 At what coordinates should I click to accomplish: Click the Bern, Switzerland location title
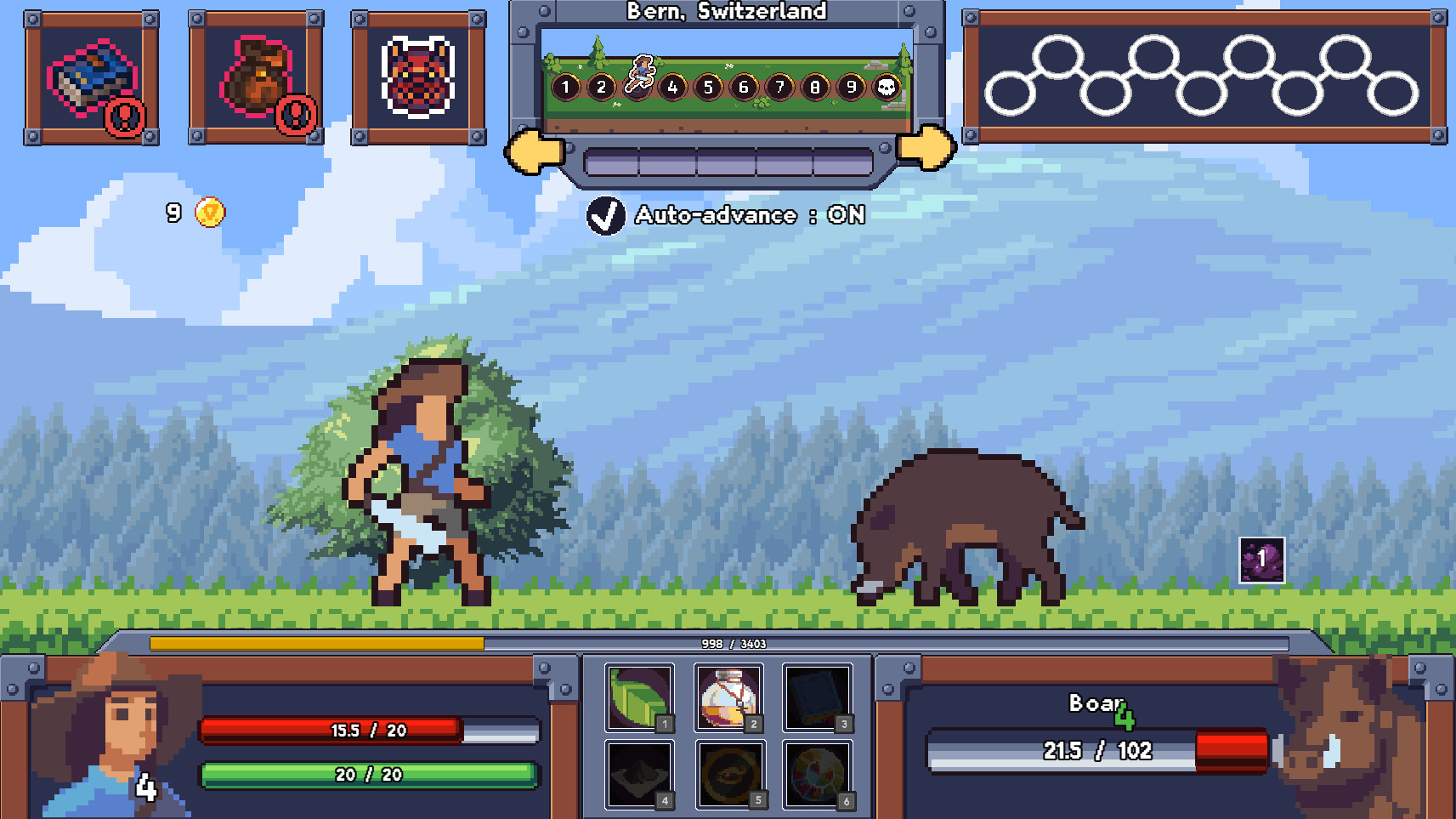(726, 12)
